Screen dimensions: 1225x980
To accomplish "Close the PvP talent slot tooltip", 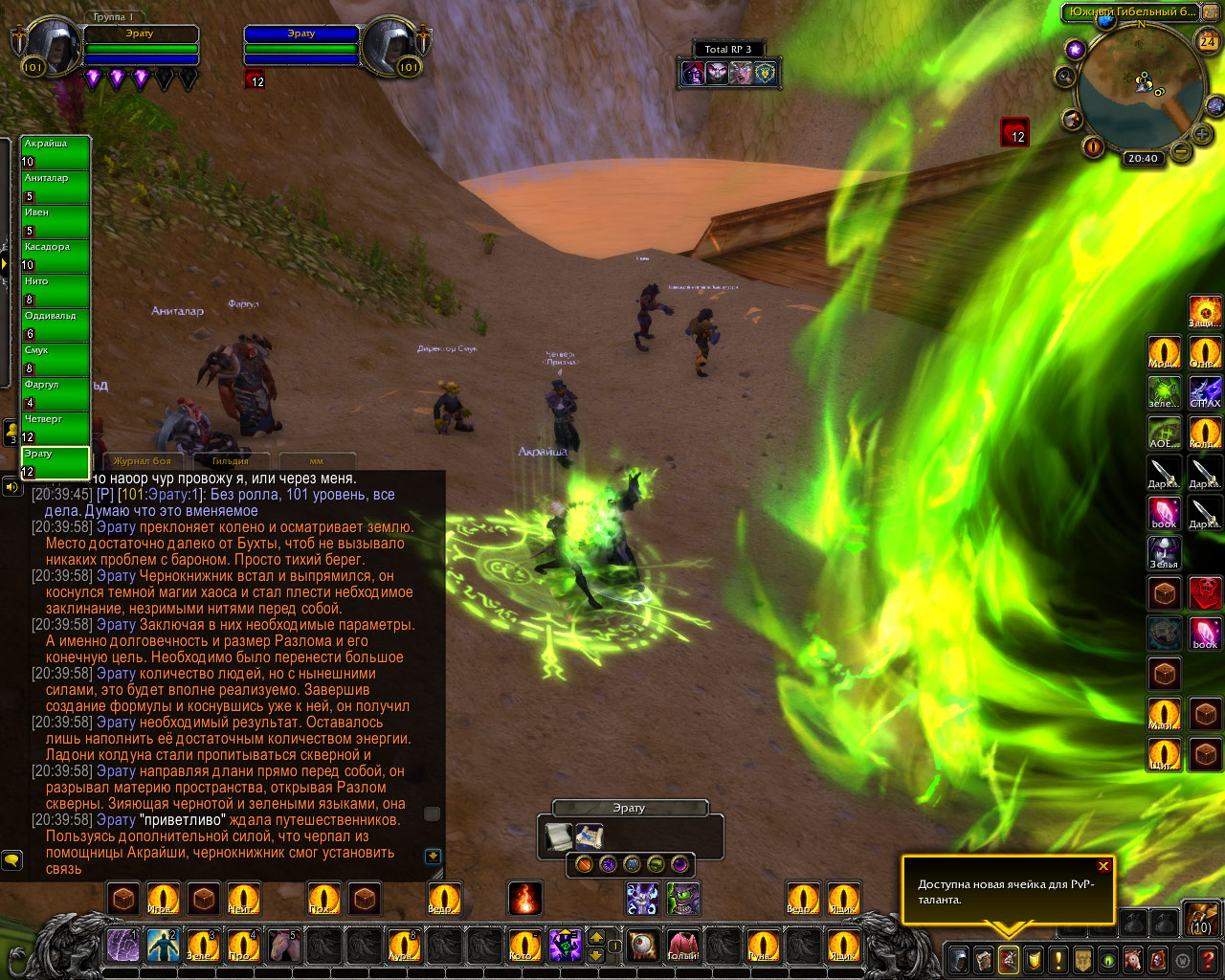I will pyautogui.click(x=1103, y=866).
